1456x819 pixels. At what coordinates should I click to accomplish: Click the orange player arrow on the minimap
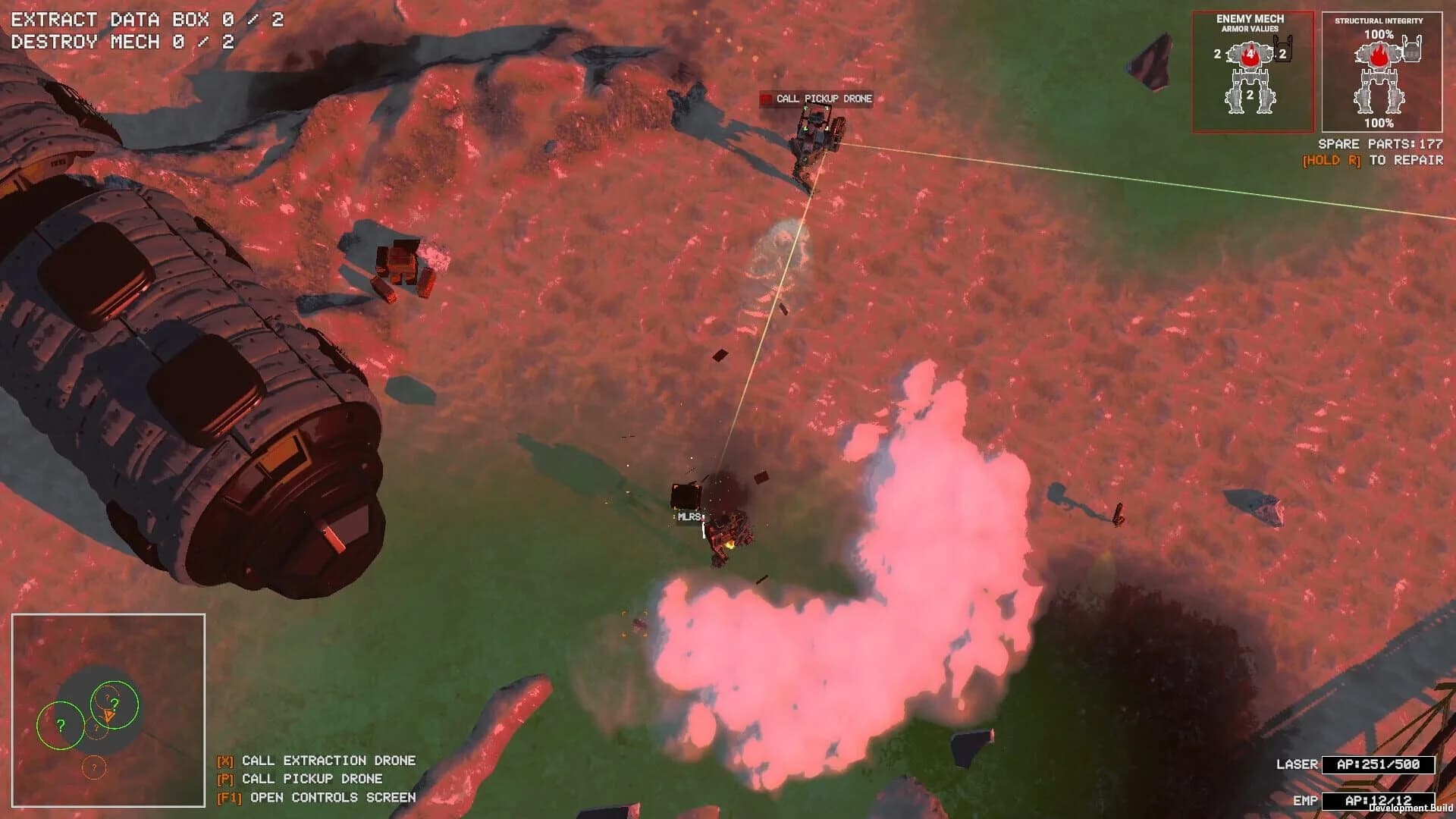(x=108, y=716)
